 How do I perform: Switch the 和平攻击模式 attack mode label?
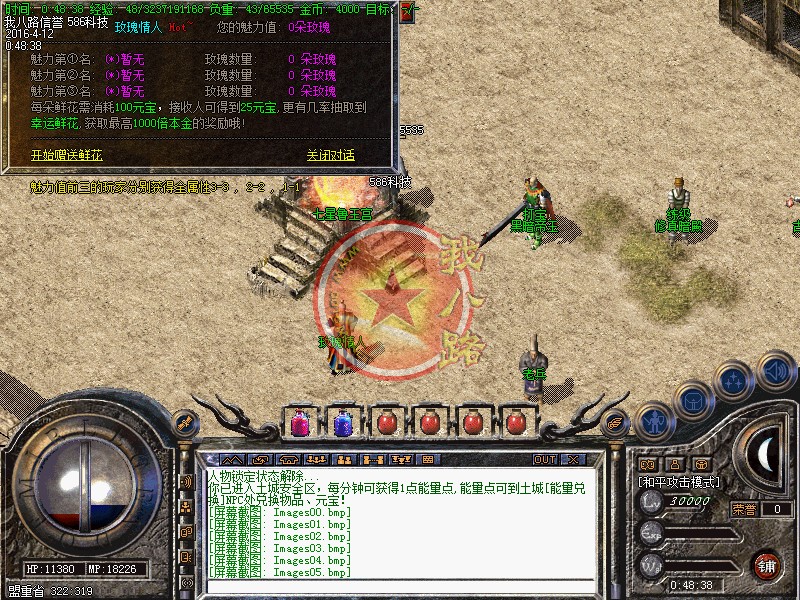[679, 482]
